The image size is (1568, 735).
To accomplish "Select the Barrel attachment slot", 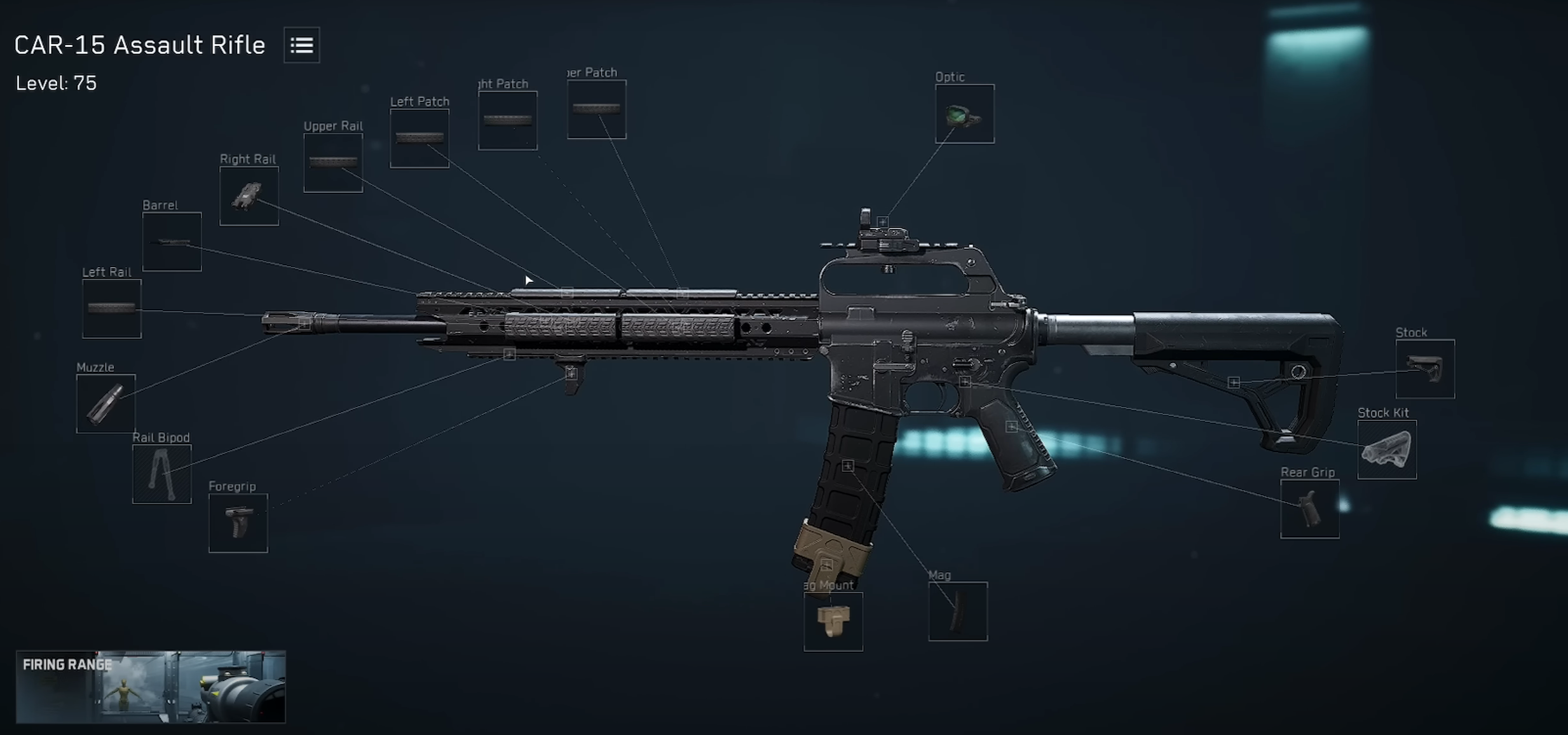I will tap(172, 242).
